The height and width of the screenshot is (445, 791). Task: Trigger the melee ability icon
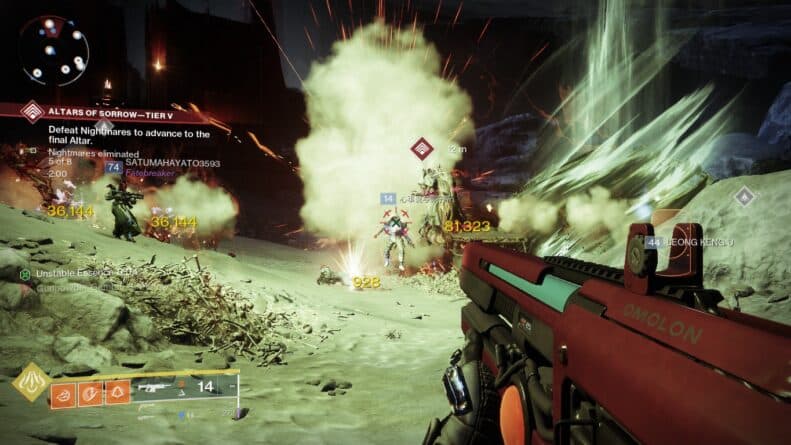tap(91, 394)
